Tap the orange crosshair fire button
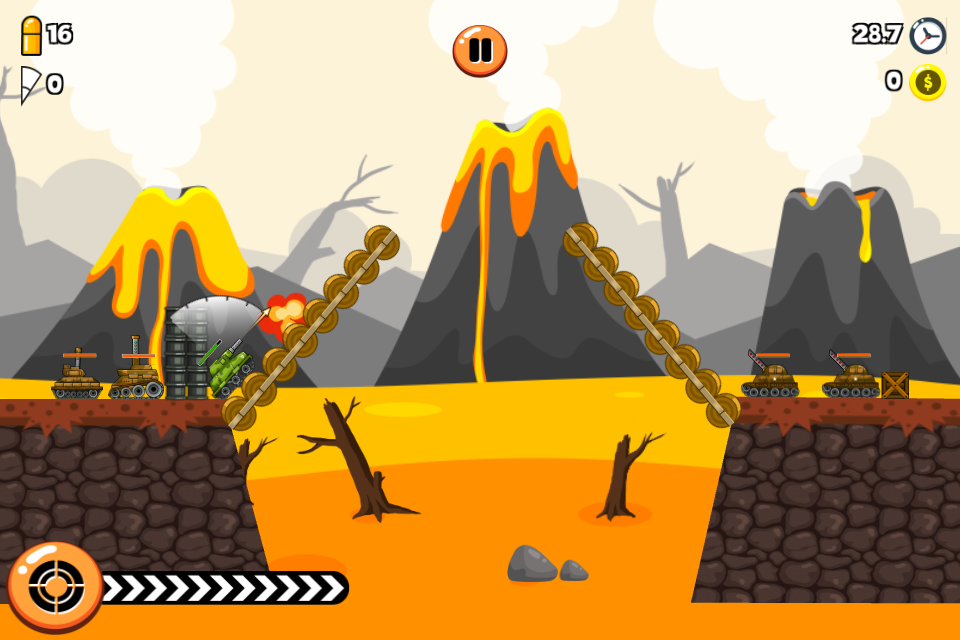The image size is (960, 640). 55,587
